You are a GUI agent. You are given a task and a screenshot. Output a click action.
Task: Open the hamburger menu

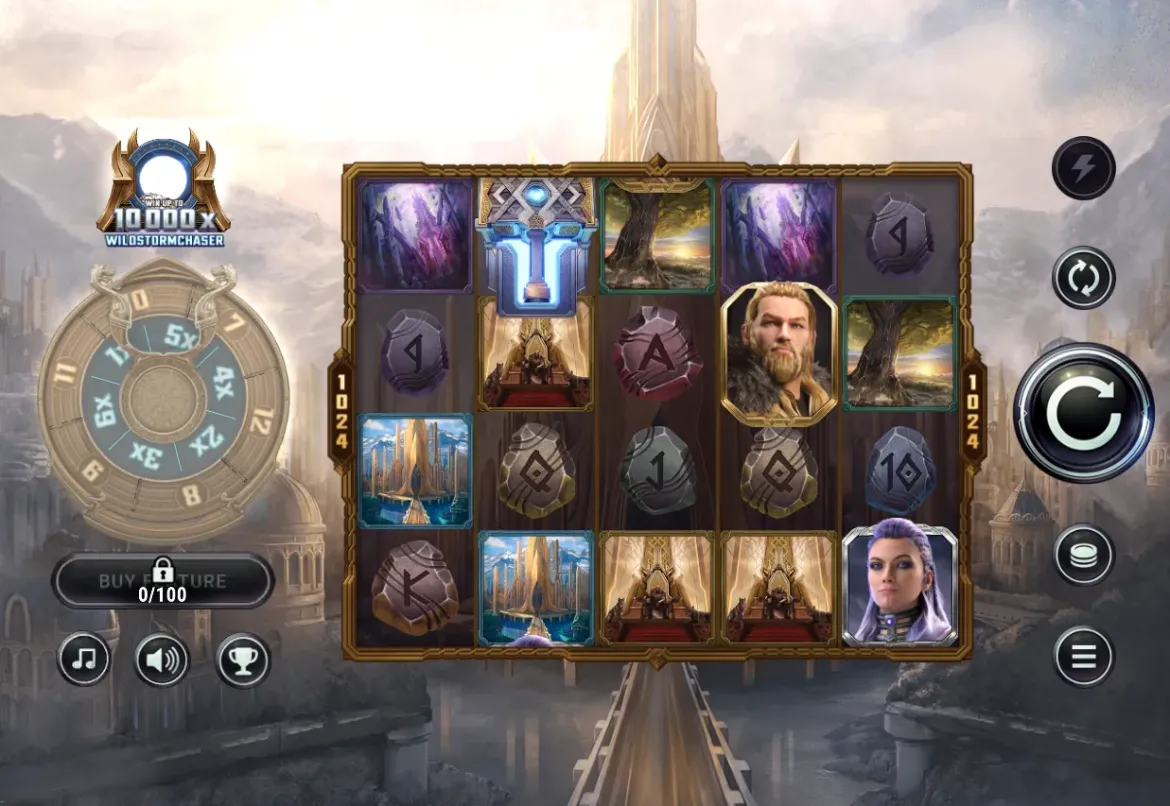(1083, 656)
